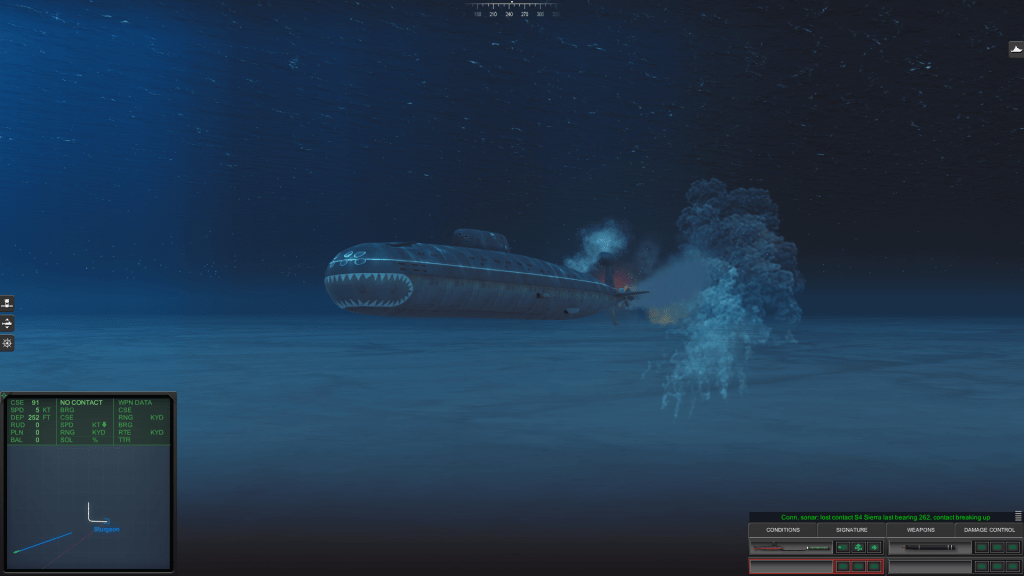
Task: Click the middle icon on the left edge
Action: (7, 323)
